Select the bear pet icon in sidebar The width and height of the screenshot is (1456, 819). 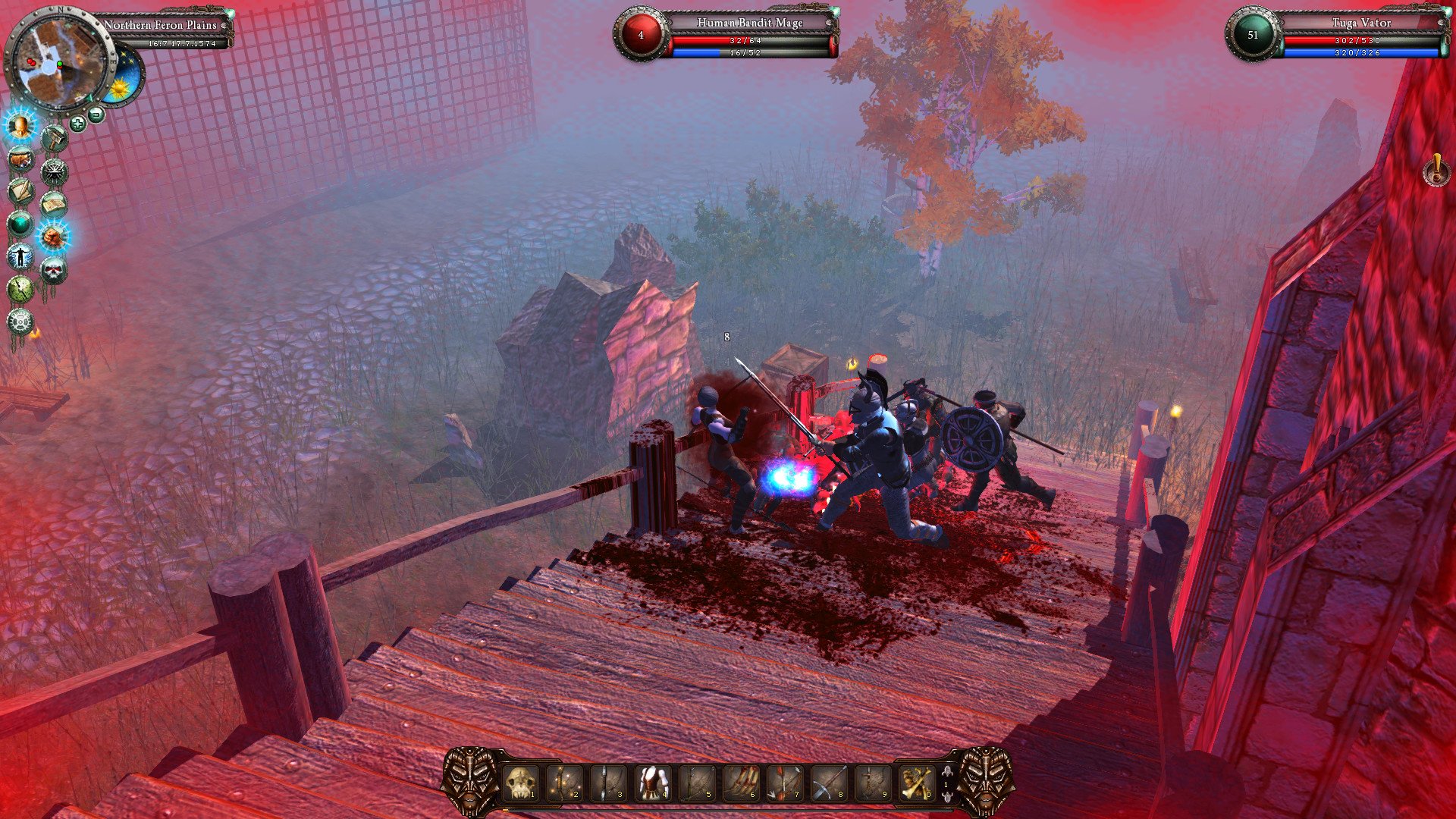click(20, 157)
